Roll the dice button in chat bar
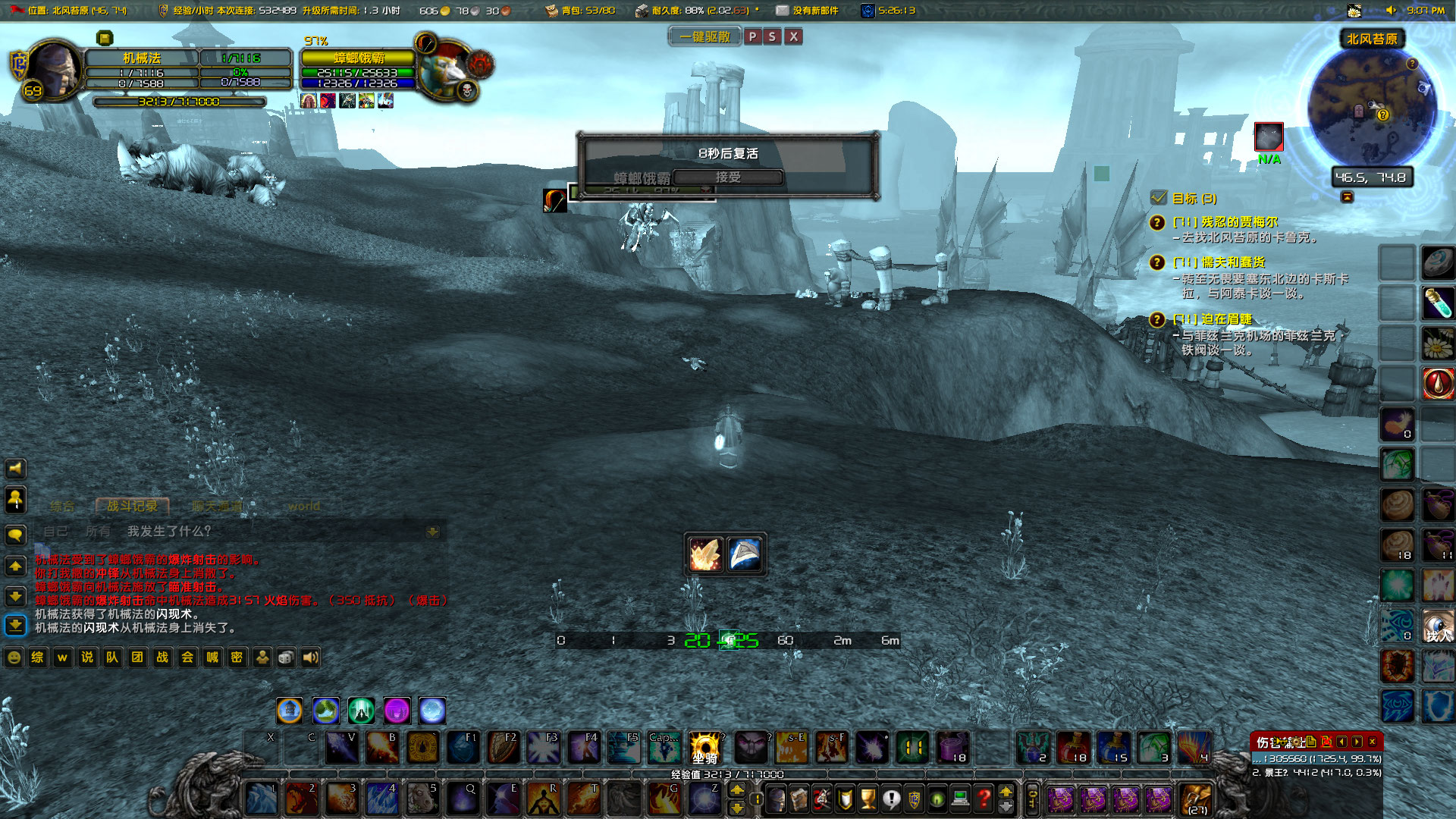1456x819 pixels. click(x=286, y=657)
